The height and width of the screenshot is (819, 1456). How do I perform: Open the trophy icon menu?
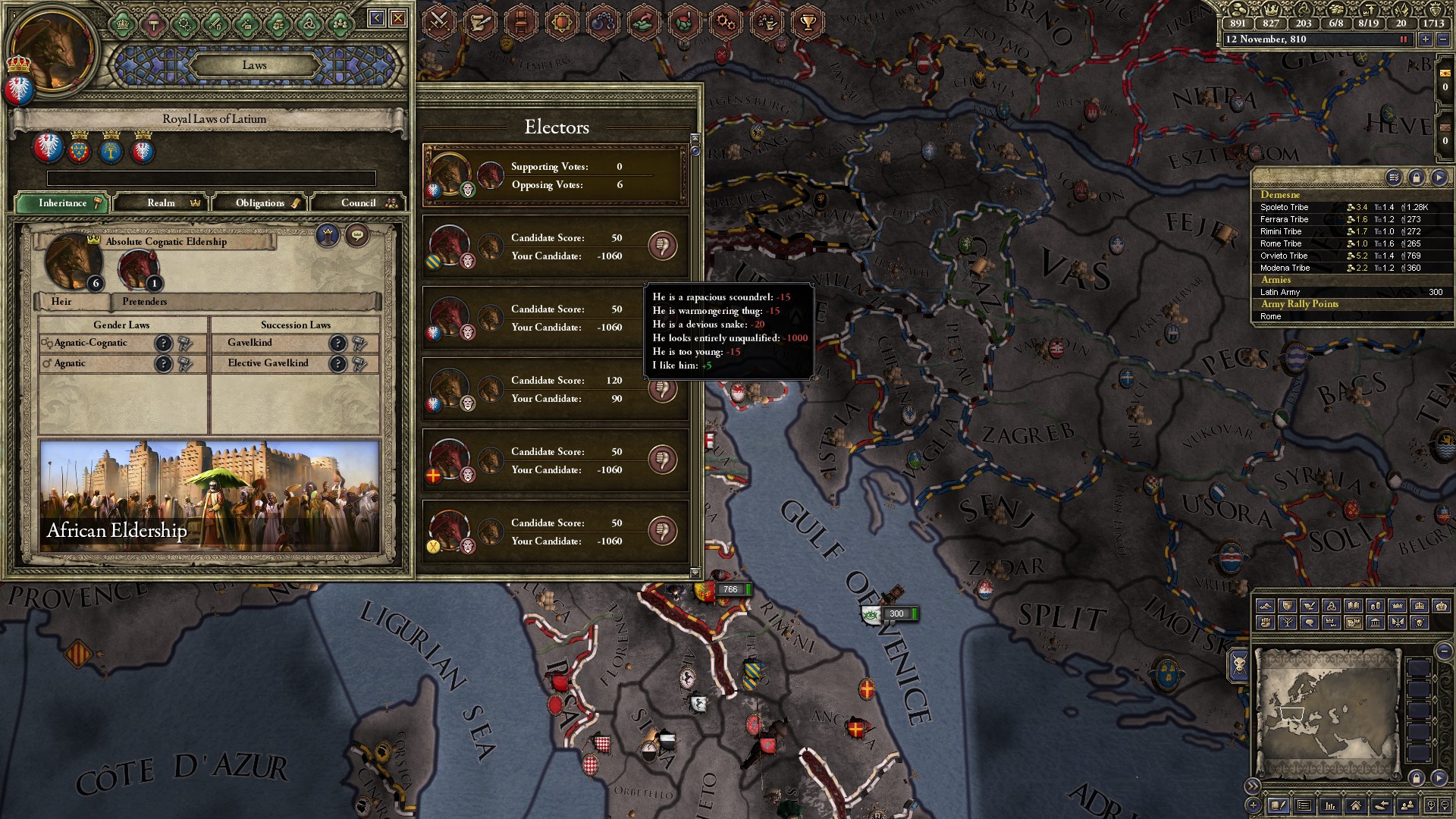click(x=808, y=22)
